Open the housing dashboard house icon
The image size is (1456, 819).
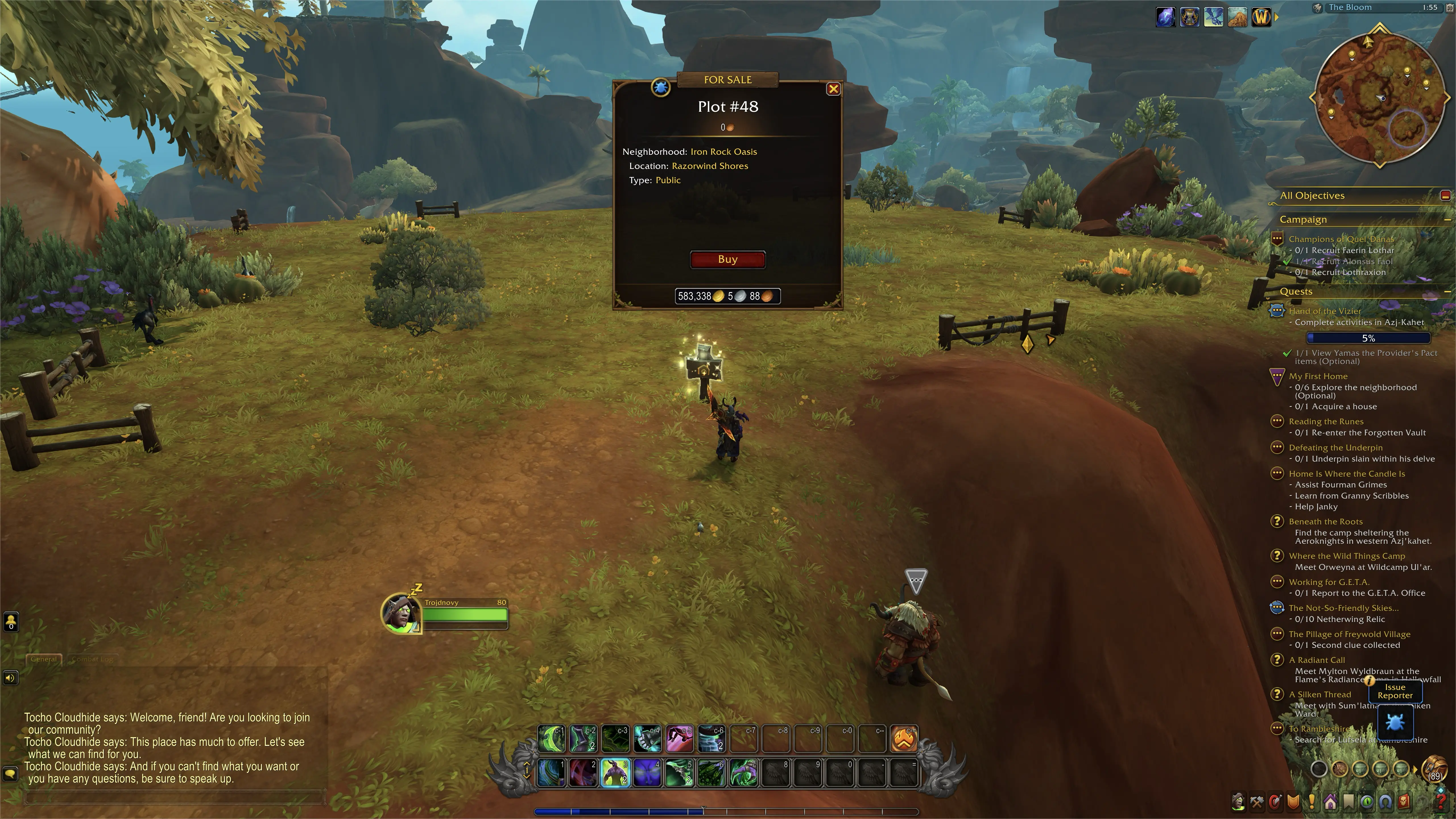(1330, 801)
